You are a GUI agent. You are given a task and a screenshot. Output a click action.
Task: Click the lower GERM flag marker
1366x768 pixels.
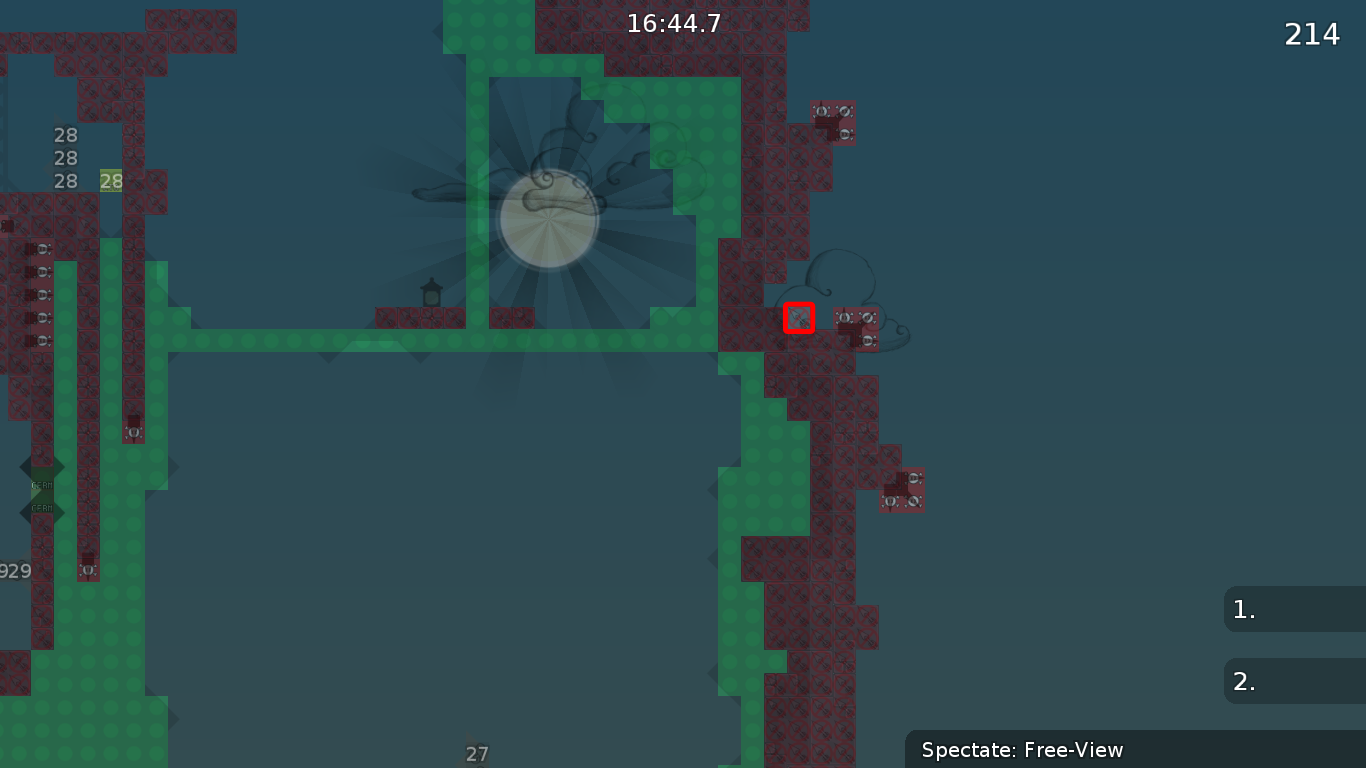pos(42,510)
